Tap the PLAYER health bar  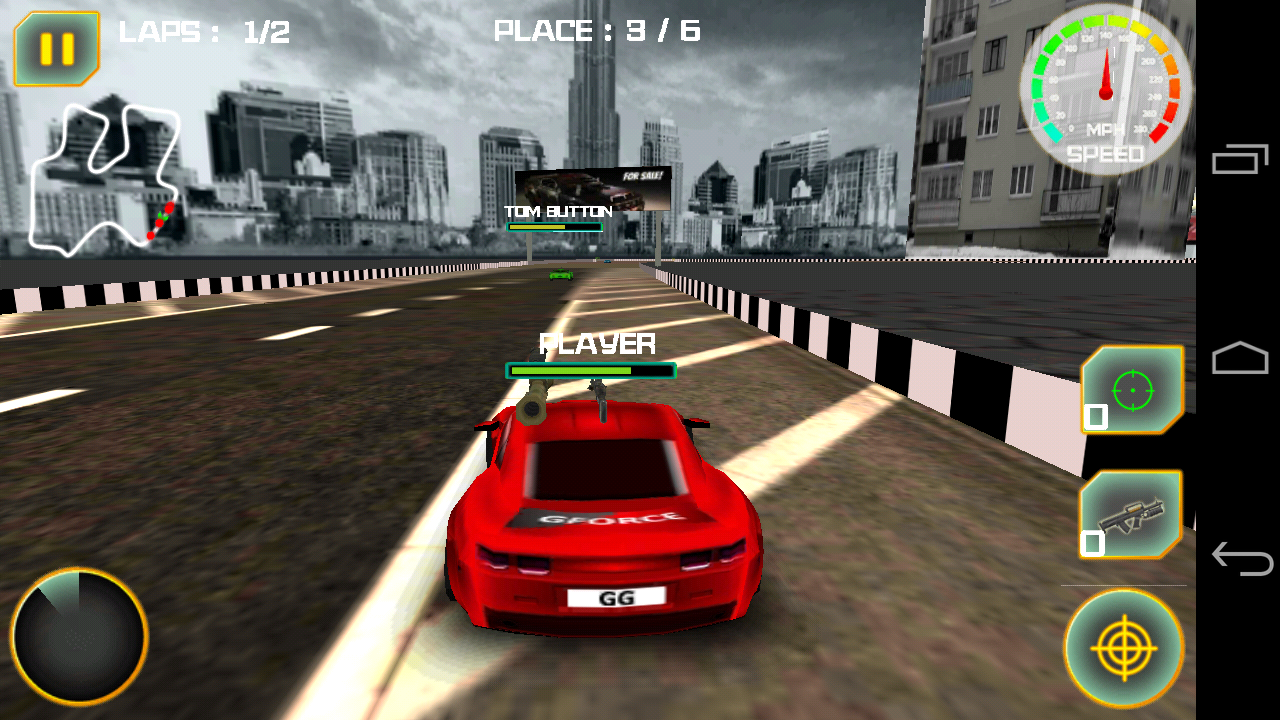592,371
